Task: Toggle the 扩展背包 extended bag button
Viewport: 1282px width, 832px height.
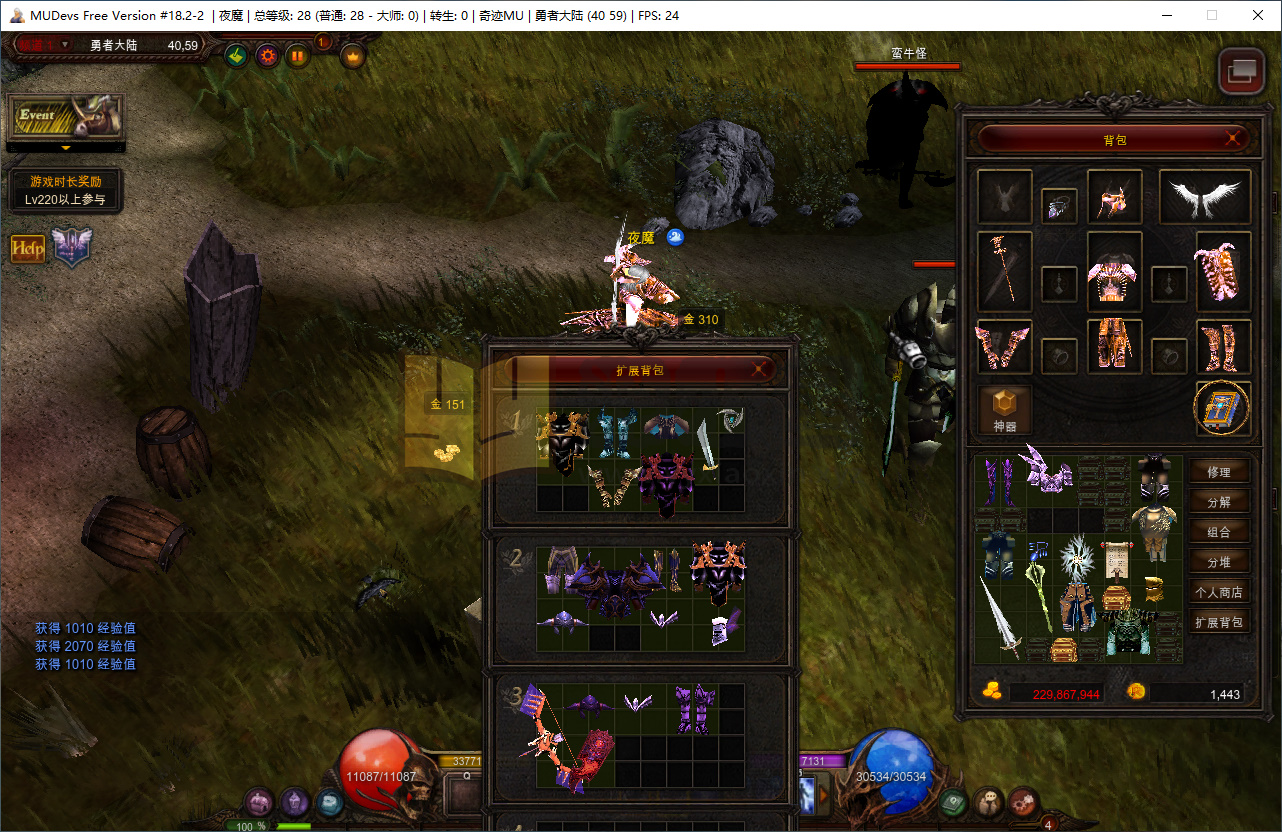Action: coord(1219,622)
